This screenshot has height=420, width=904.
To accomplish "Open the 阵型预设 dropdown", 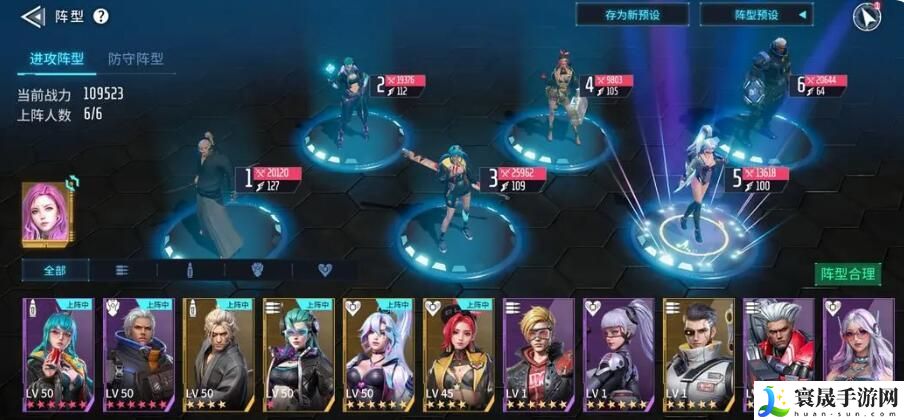I will [756, 15].
